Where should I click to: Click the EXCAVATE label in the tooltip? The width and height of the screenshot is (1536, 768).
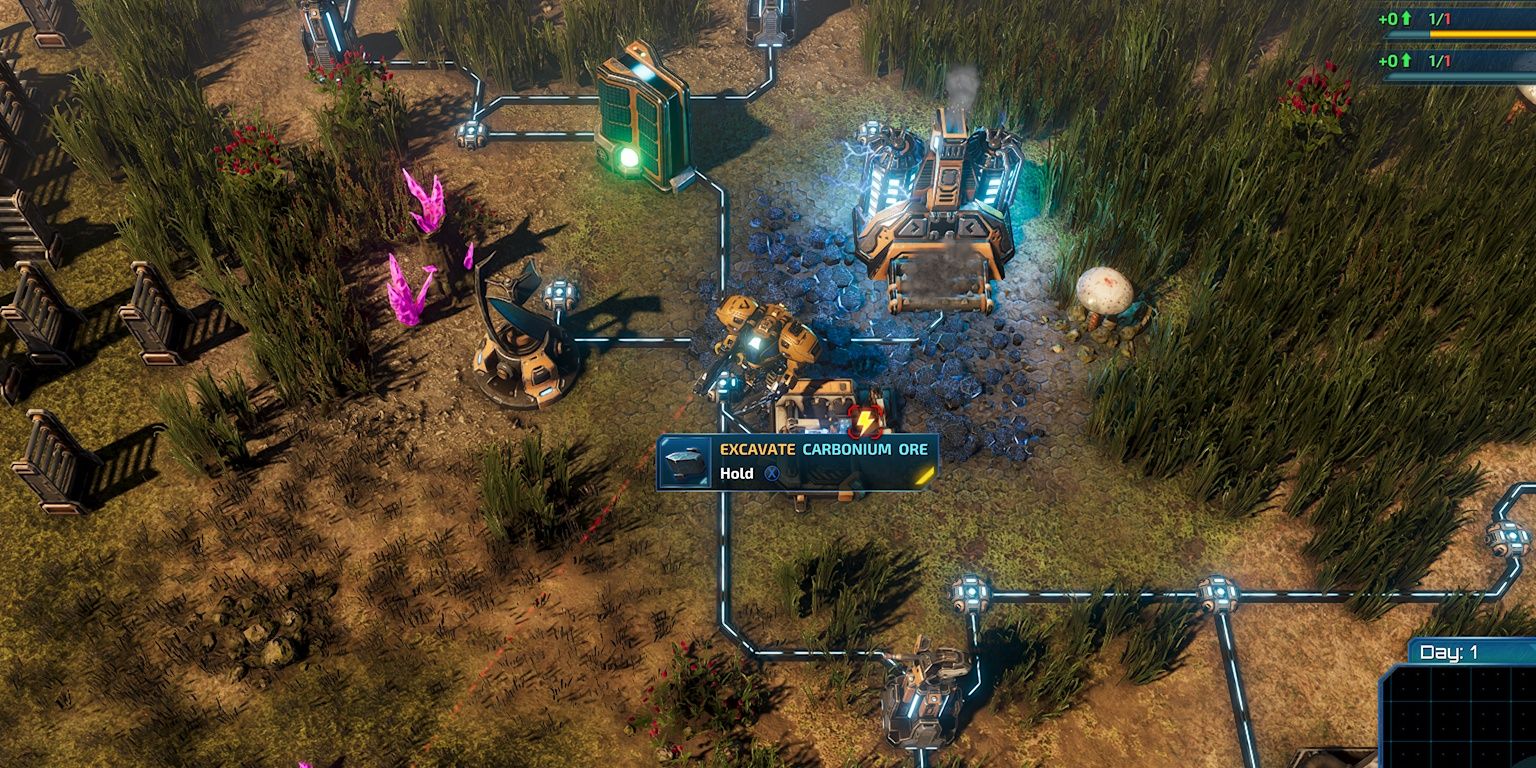click(x=758, y=450)
